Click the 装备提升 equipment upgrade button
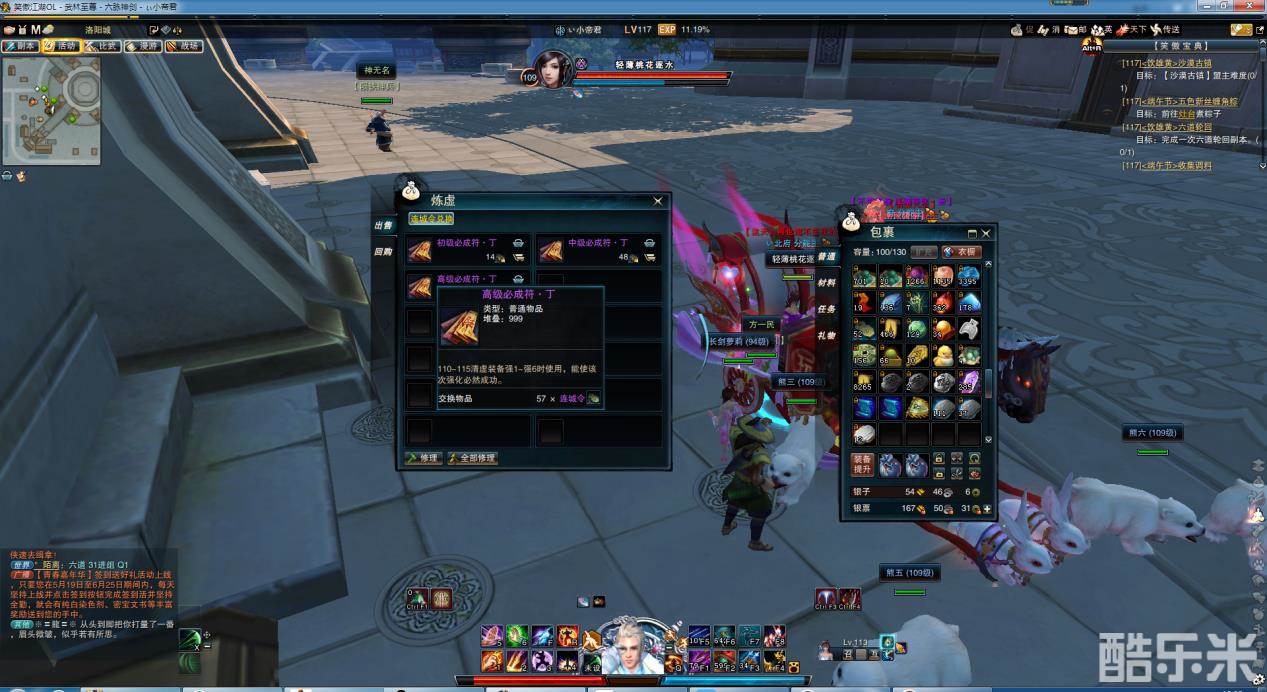The height and width of the screenshot is (692, 1267). 863,464
